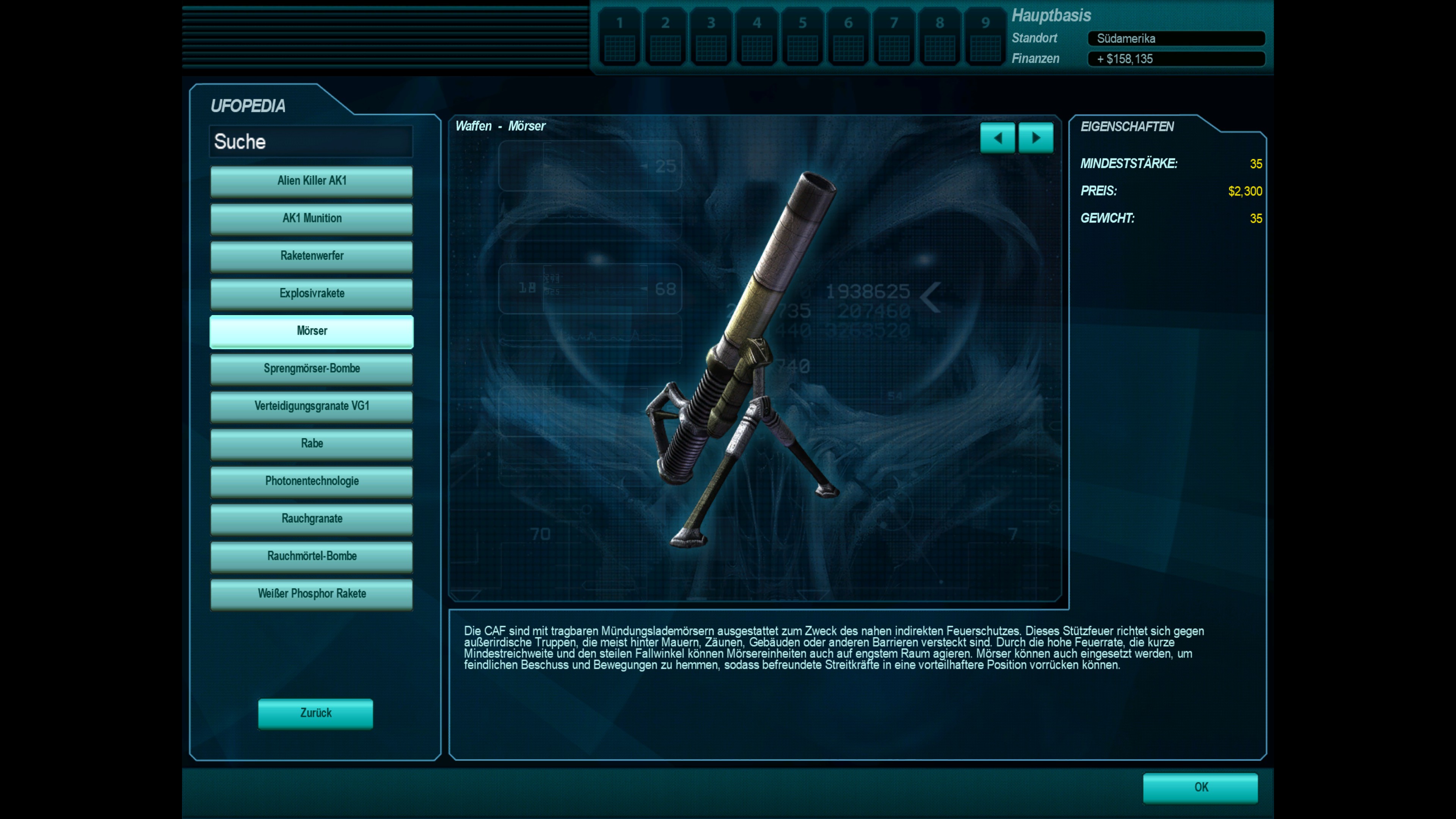Open the Weißer Phosphor Rakete entry
Viewport: 1456px width, 819px height.
coord(311,593)
